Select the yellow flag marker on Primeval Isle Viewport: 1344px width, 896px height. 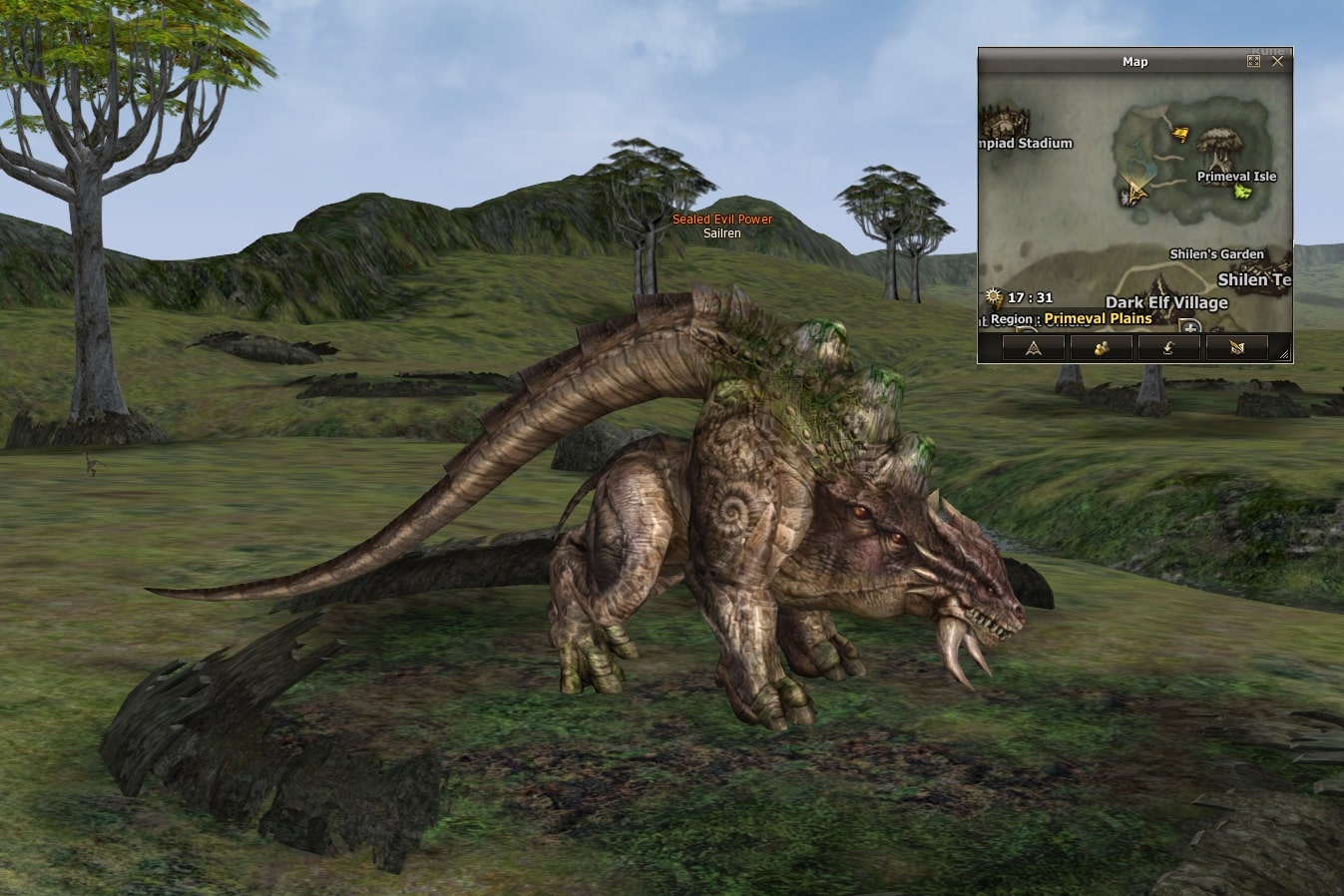pyautogui.click(x=1181, y=134)
